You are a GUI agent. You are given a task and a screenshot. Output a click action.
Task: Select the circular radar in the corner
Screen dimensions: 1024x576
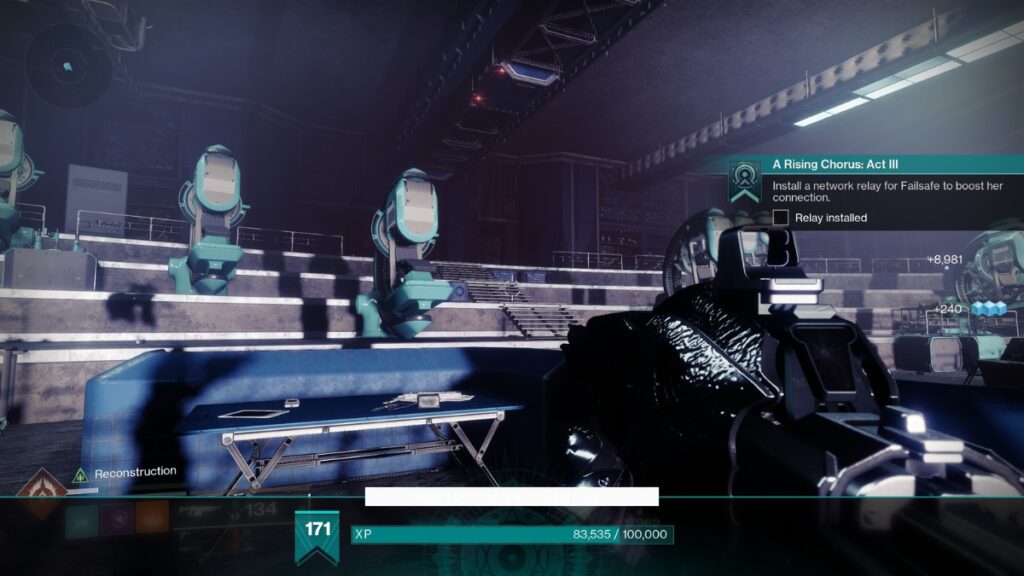pyautogui.click(x=67, y=66)
